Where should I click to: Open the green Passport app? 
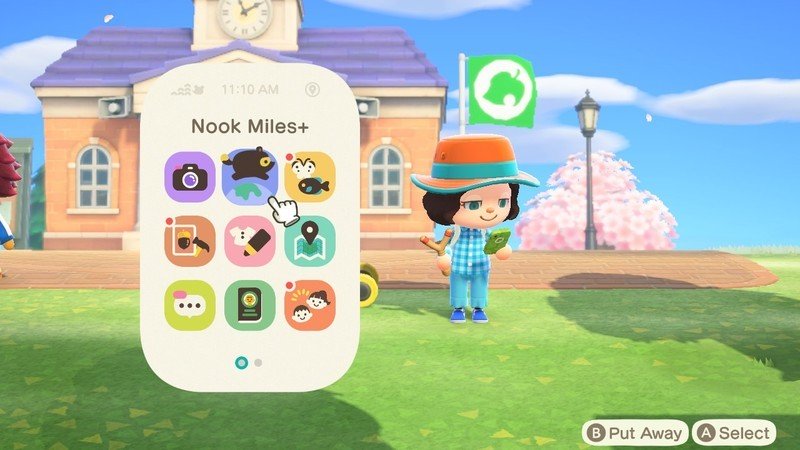(249, 305)
